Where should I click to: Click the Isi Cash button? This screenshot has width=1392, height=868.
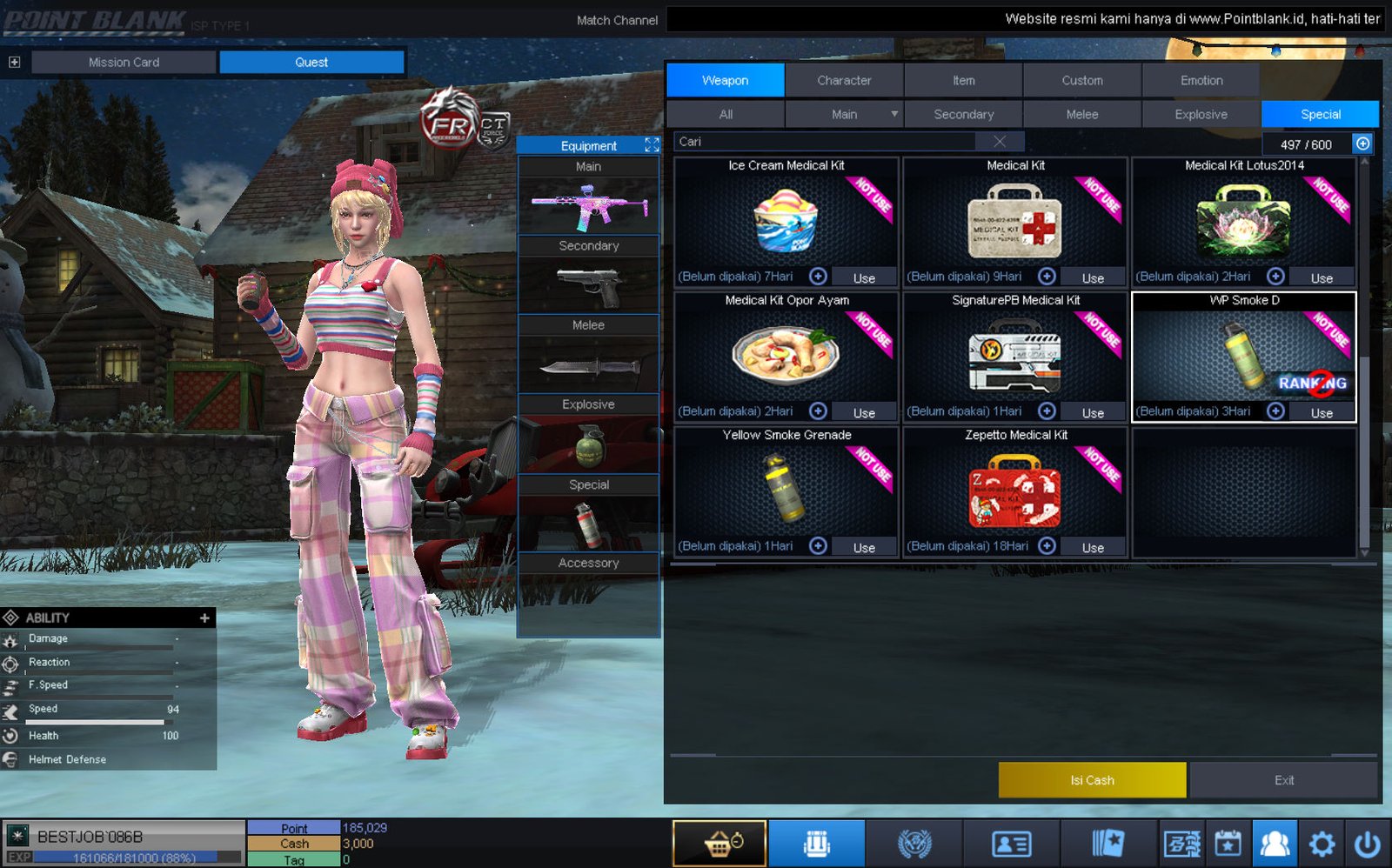click(x=1092, y=780)
